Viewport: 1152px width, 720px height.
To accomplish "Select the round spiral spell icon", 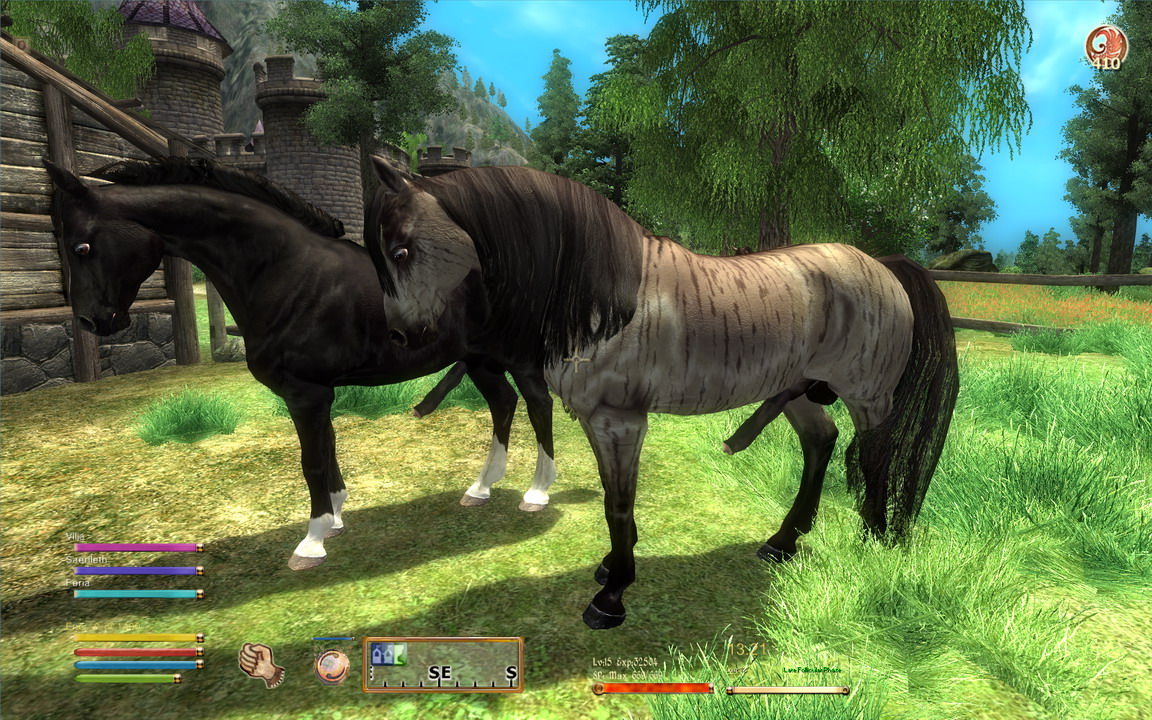I will (x=332, y=666).
